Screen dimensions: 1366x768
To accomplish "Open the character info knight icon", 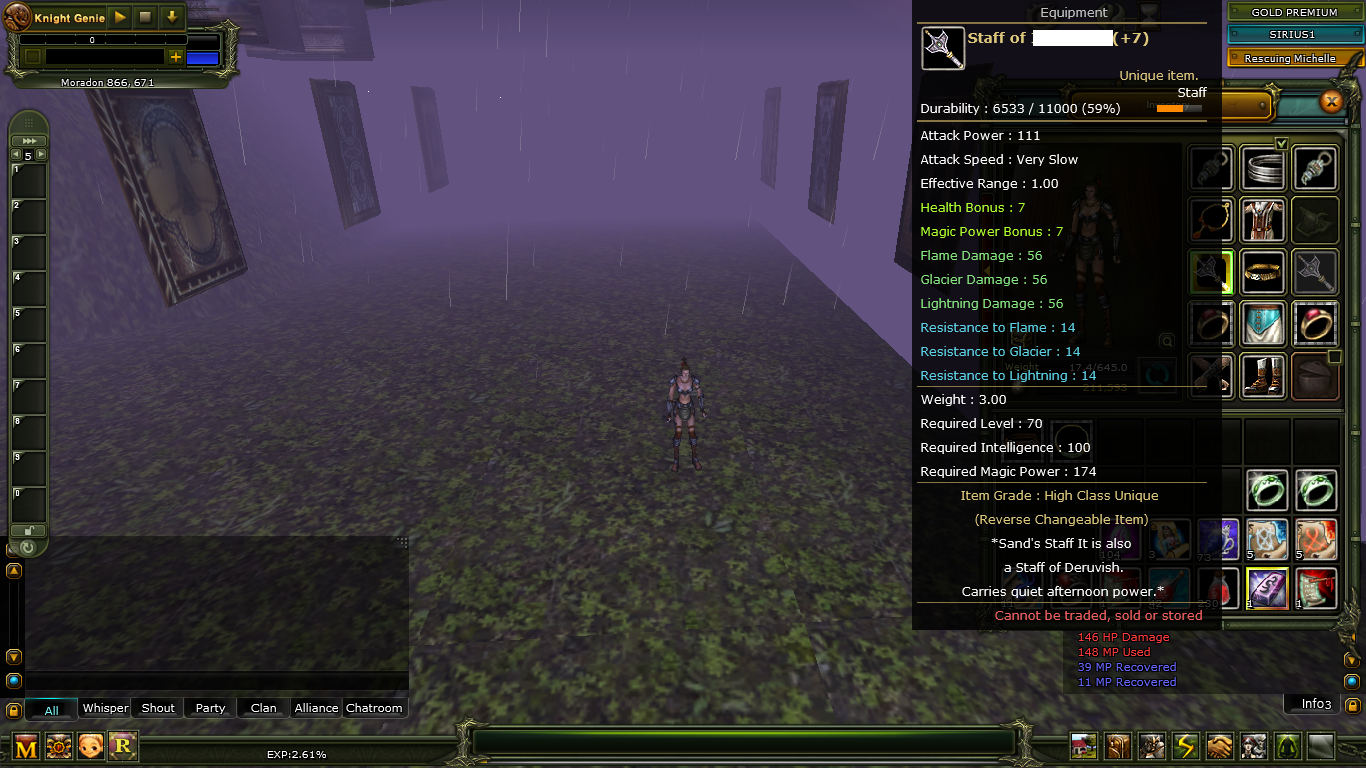I will (x=1151, y=747).
